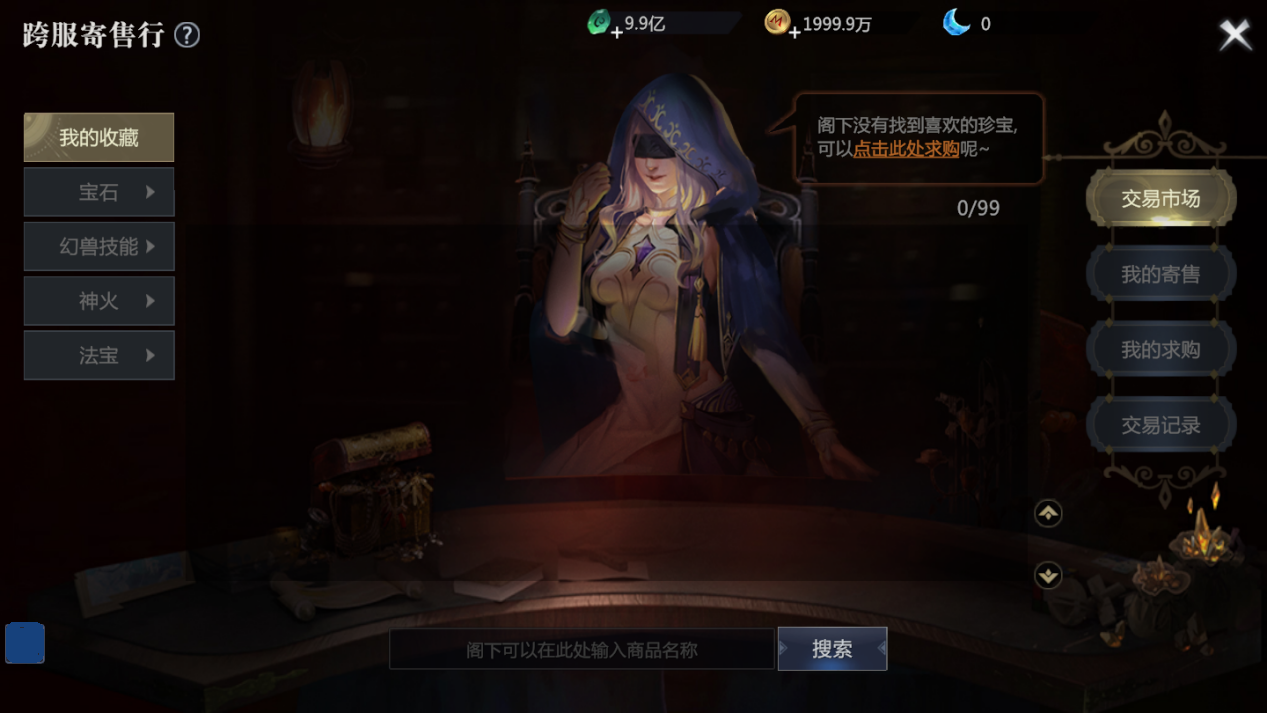Open 我的寄售 my consignments tab
The width and height of the screenshot is (1267, 713).
(x=1160, y=274)
